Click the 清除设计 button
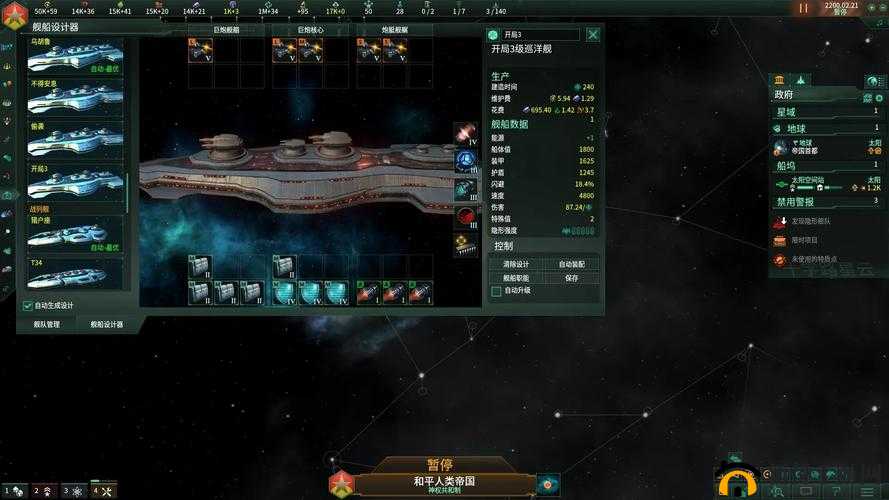 click(516, 264)
